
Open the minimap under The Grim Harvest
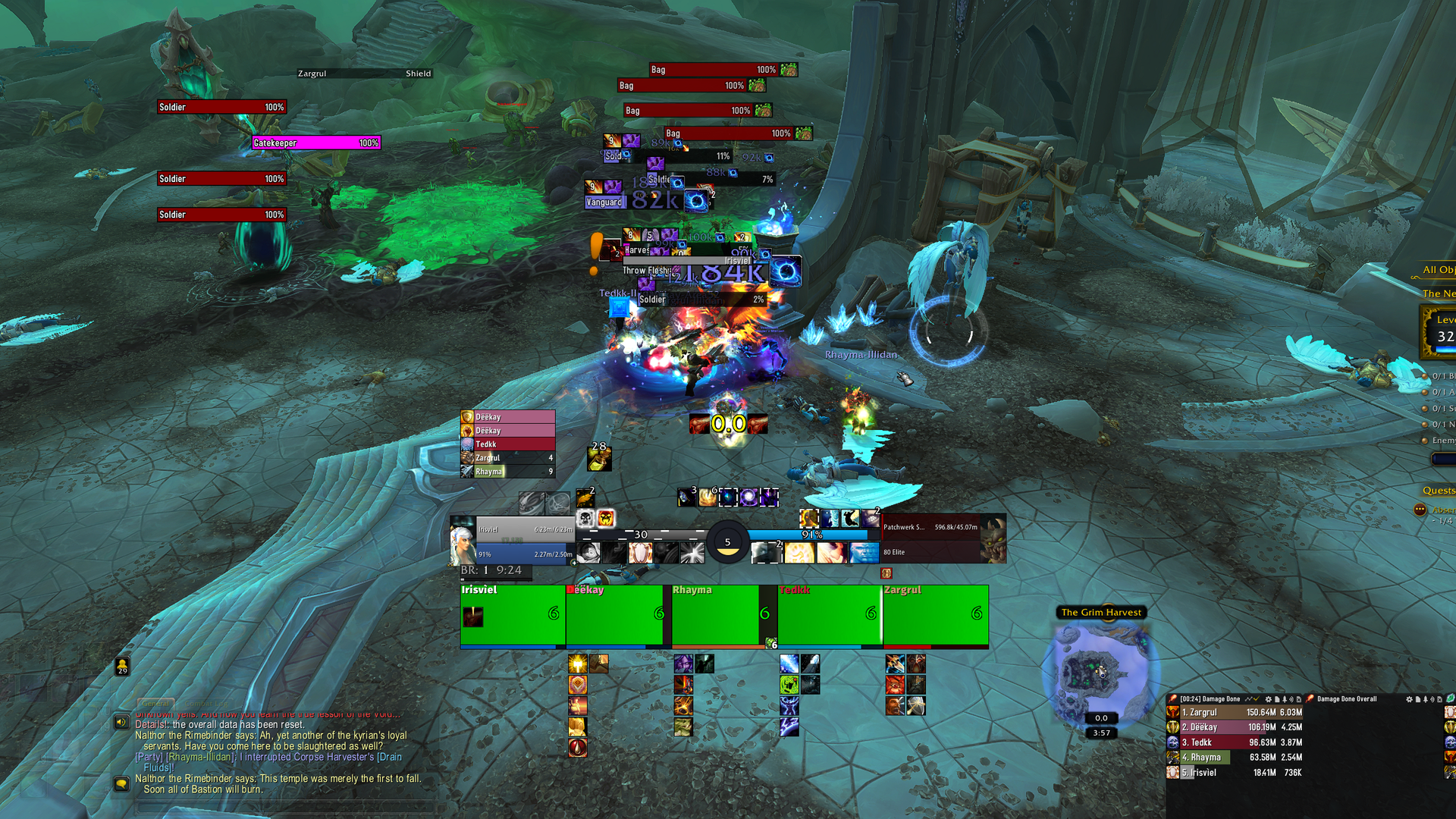(x=1101, y=670)
